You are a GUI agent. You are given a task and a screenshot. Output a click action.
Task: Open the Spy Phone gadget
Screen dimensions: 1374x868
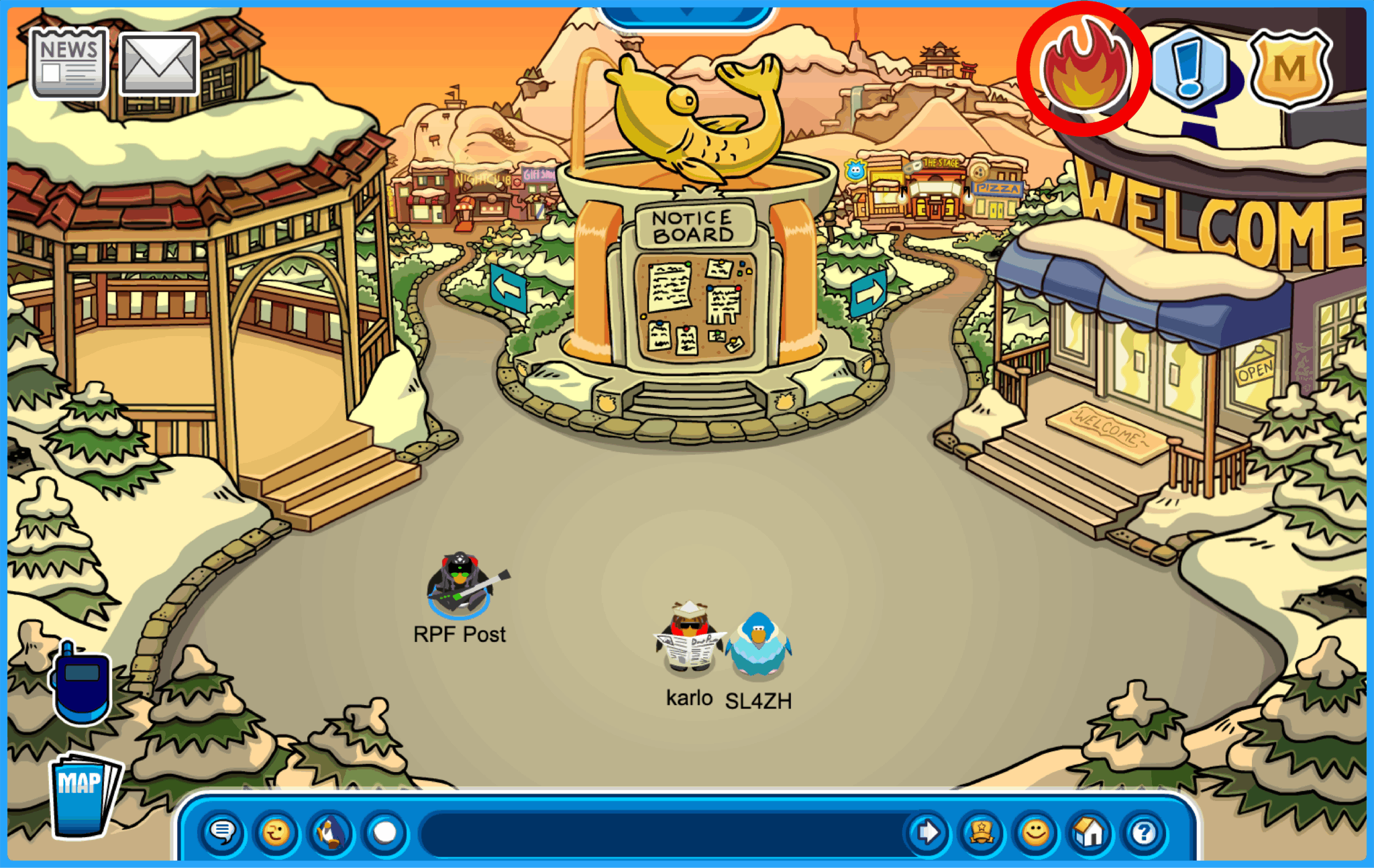pyautogui.click(x=81, y=684)
